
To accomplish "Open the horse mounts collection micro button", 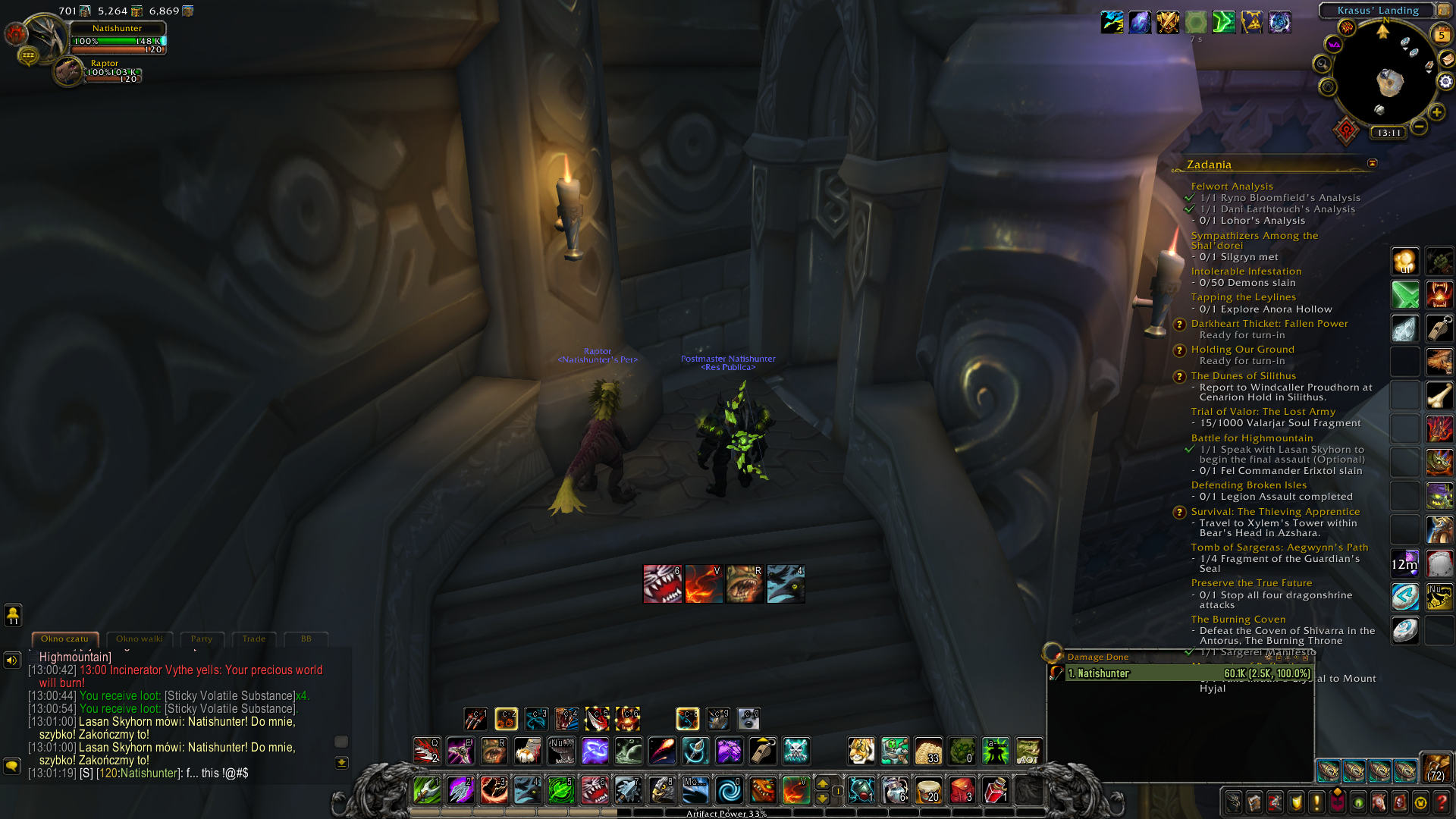I will coord(1379,802).
